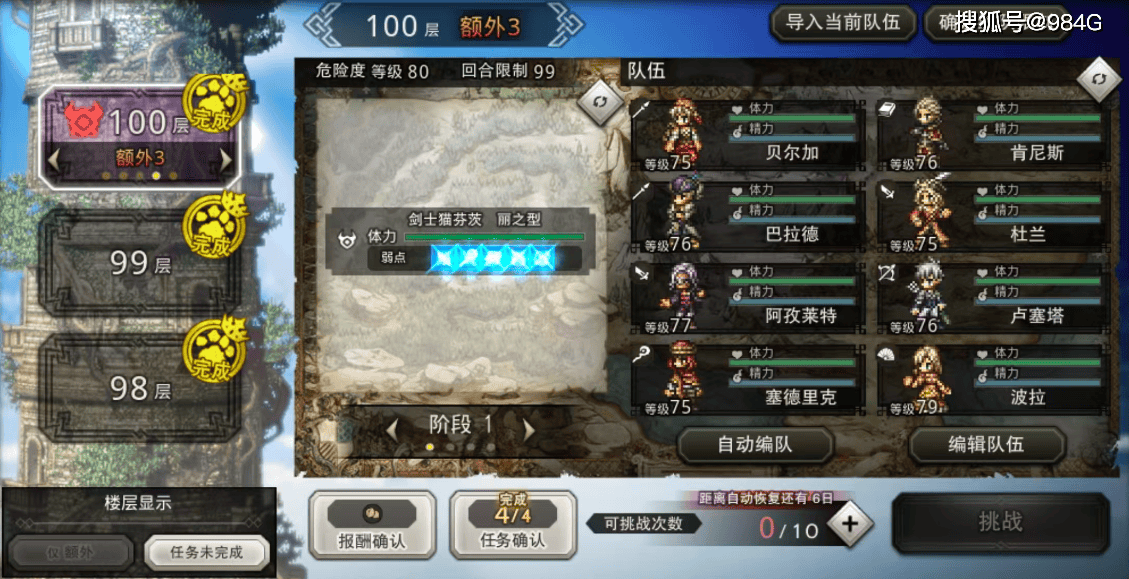This screenshot has width=1129, height=579.
Task: Open 报酬确认 reward confirmation
Action: (x=372, y=525)
